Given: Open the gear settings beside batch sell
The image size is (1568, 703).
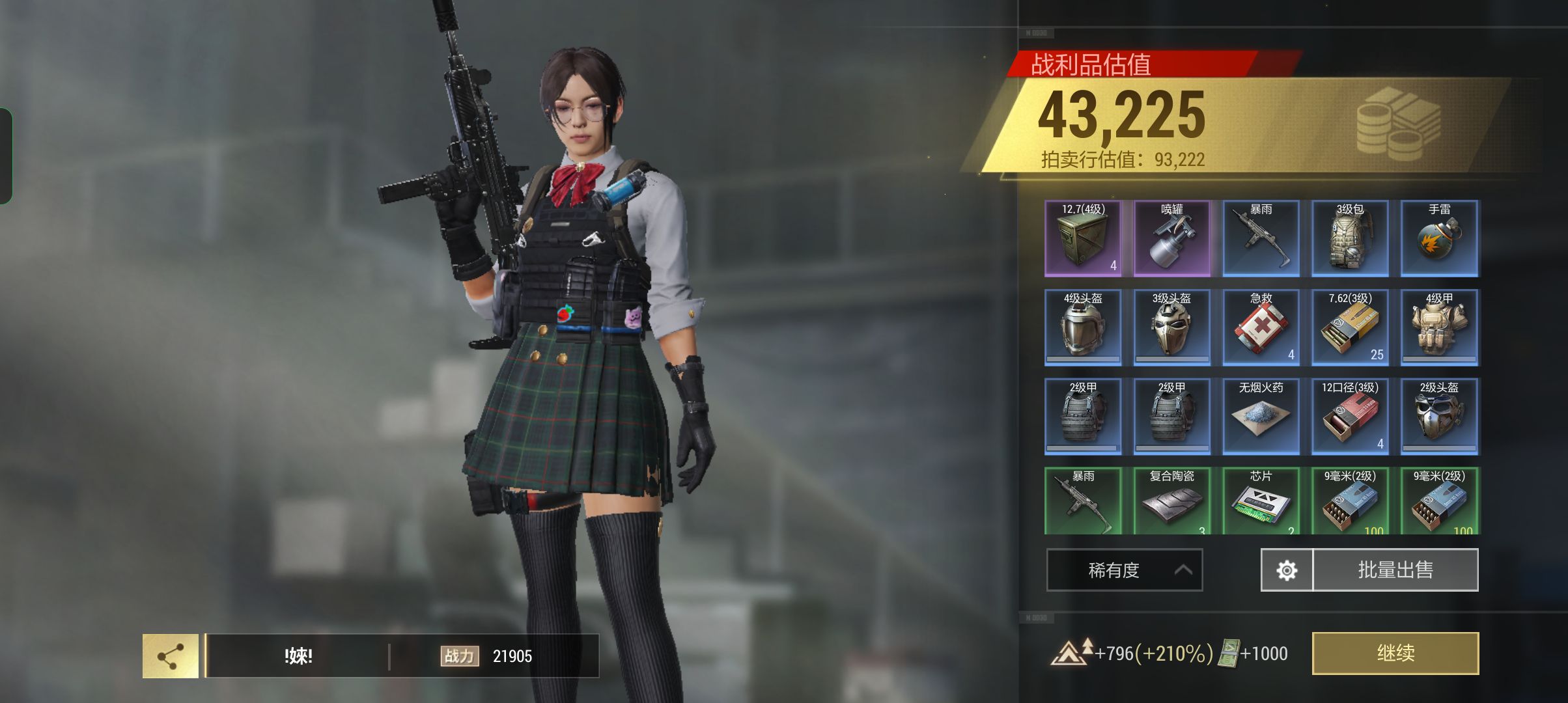Looking at the screenshot, I should pyautogui.click(x=1287, y=570).
